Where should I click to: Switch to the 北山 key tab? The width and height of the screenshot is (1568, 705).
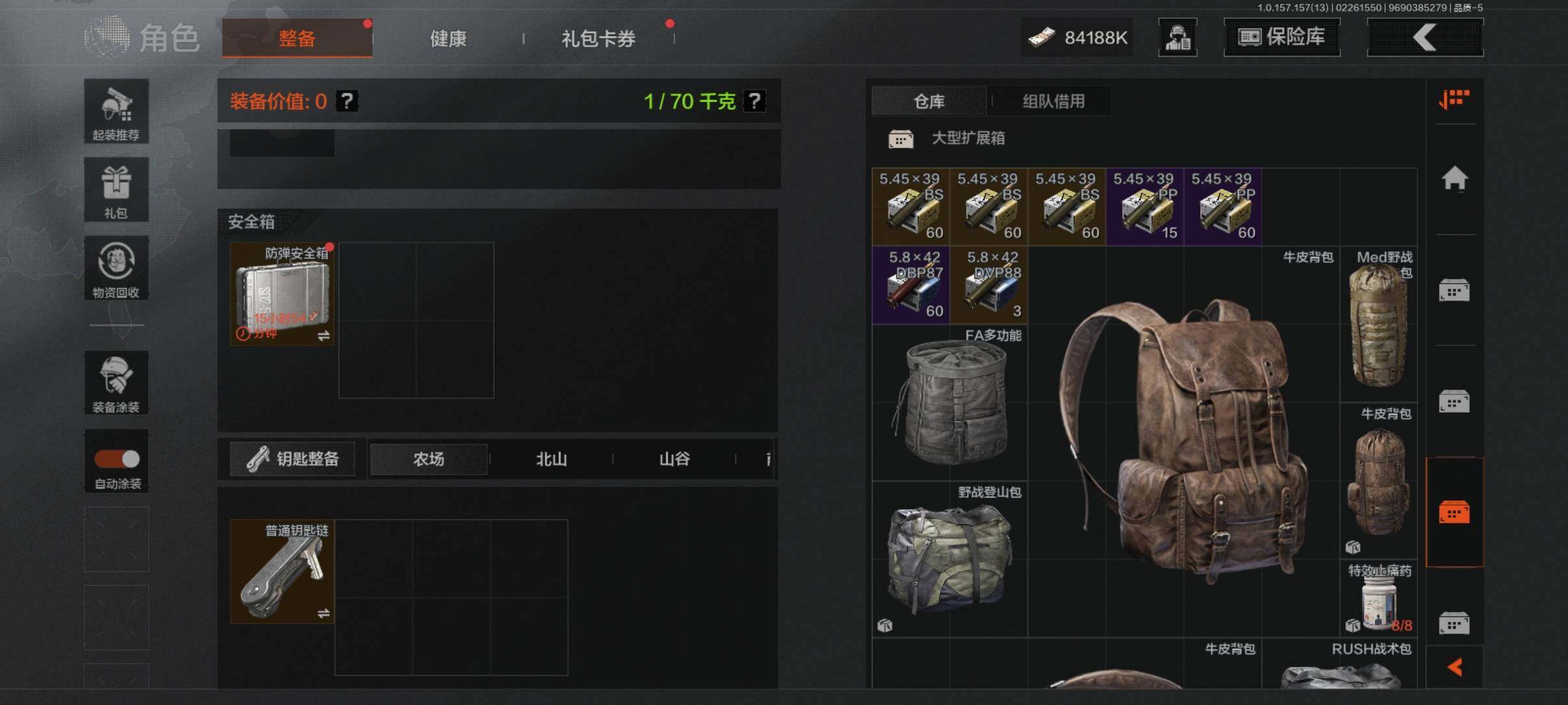click(551, 459)
